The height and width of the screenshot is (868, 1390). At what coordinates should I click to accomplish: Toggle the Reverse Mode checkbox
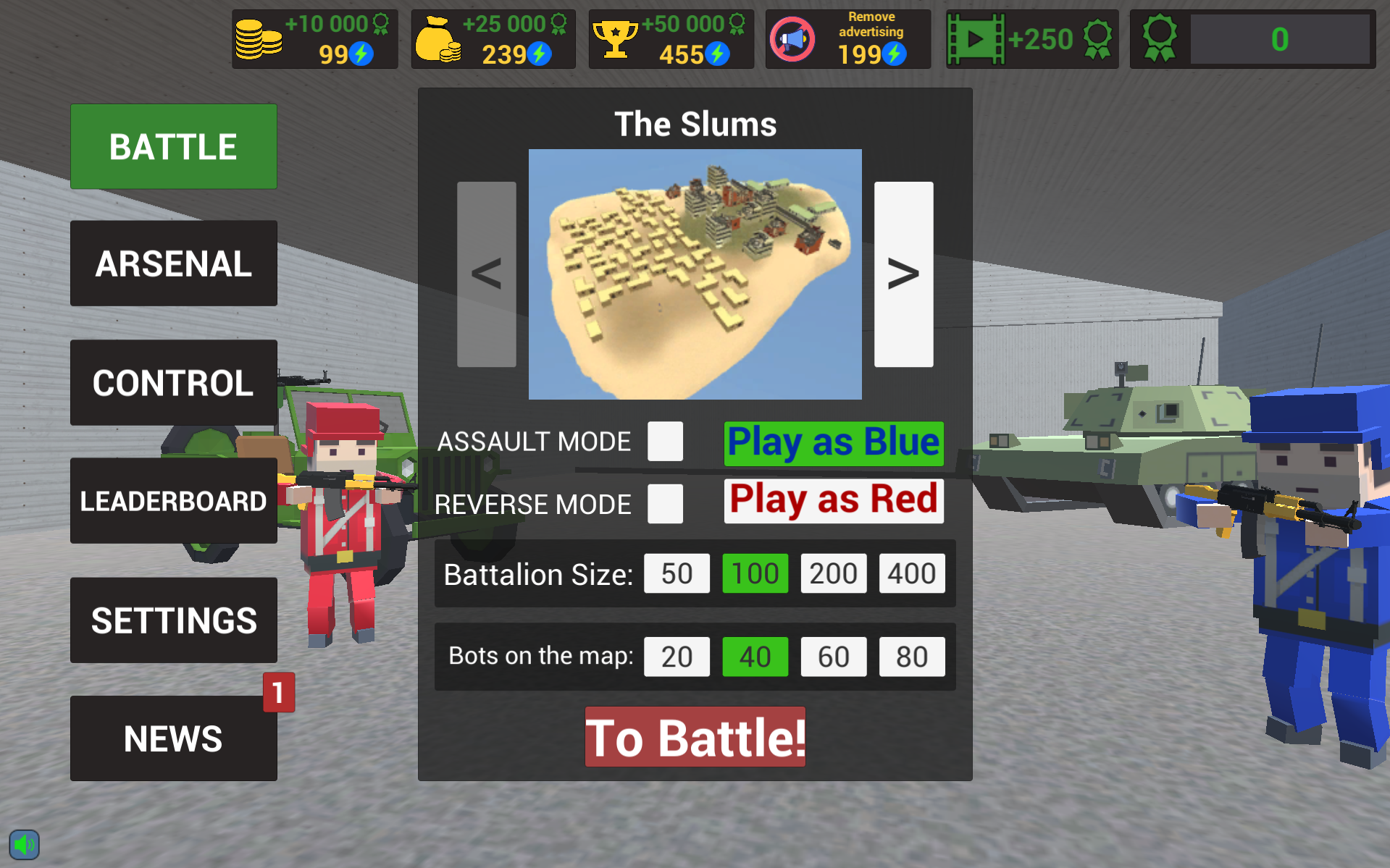(x=665, y=504)
